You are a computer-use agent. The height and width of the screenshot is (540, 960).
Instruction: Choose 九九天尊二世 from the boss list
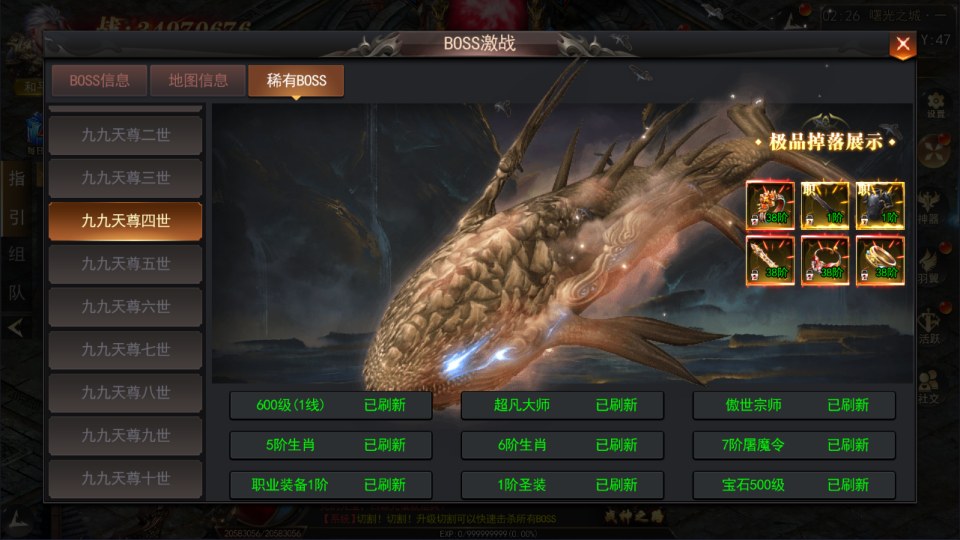pos(125,136)
